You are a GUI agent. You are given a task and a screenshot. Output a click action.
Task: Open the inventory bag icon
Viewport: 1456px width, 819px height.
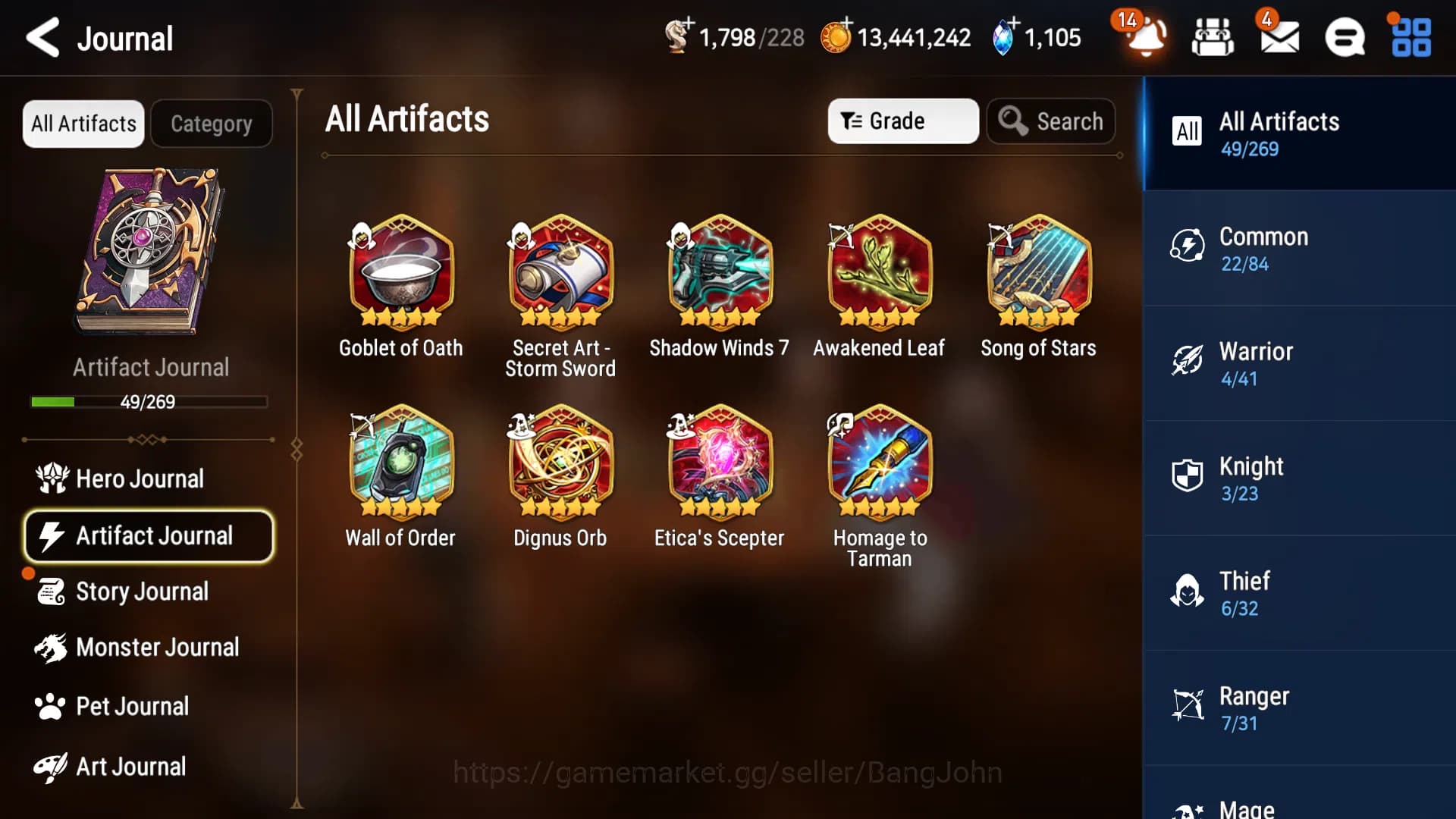(x=1211, y=38)
